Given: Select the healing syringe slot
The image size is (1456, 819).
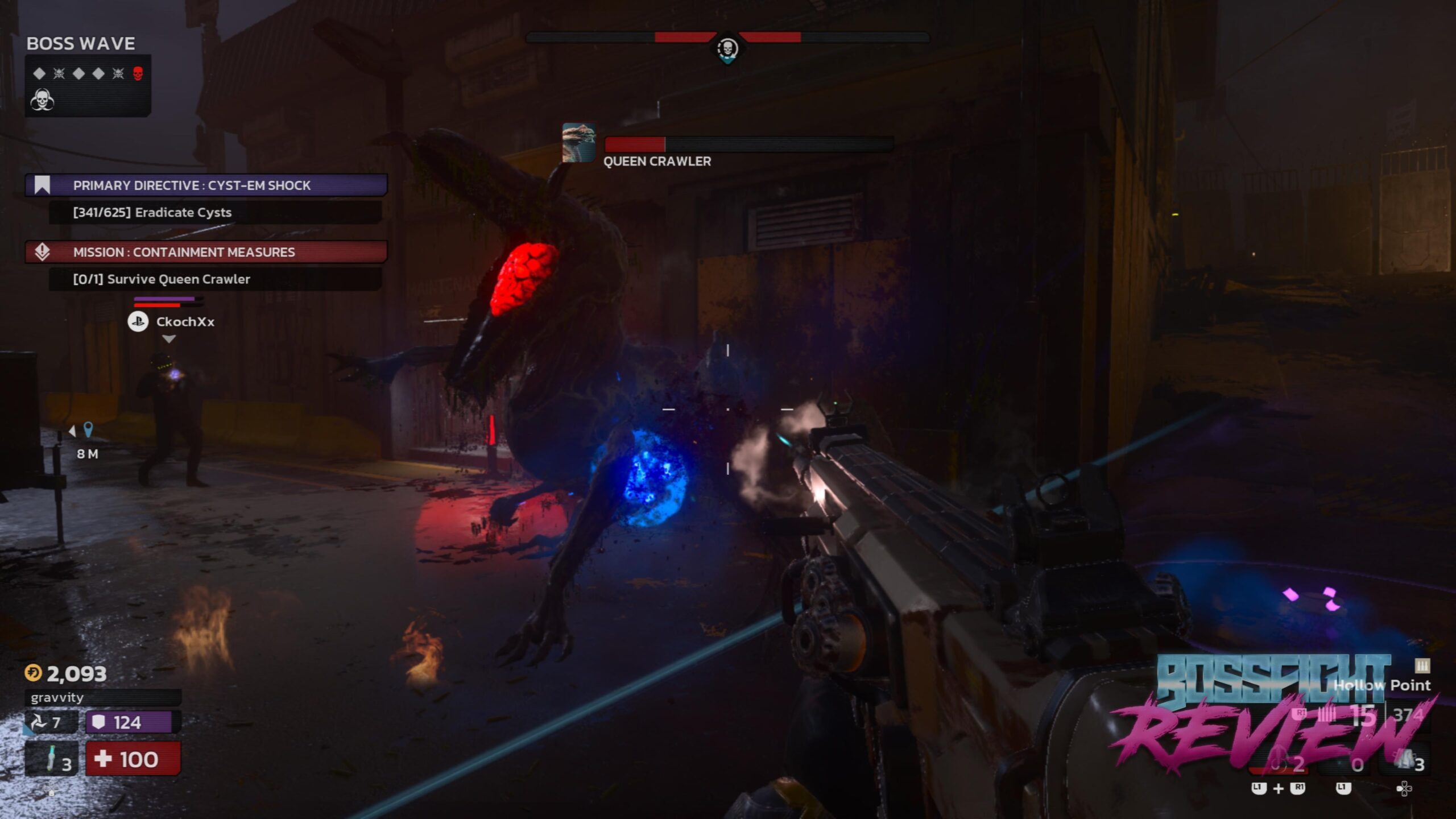Looking at the screenshot, I should pyautogui.click(x=51, y=759).
